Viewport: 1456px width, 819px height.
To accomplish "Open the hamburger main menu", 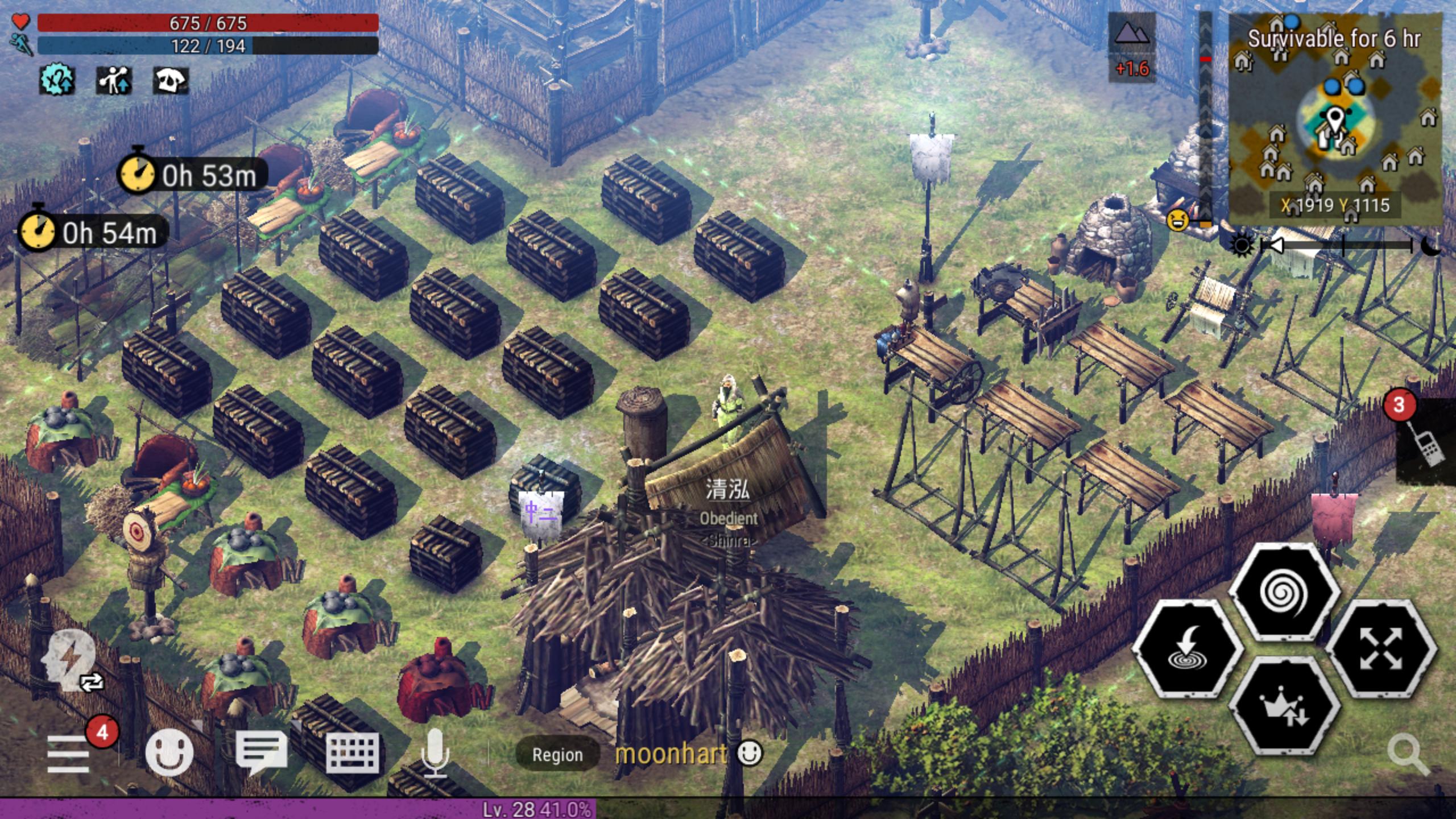I will [x=68, y=754].
